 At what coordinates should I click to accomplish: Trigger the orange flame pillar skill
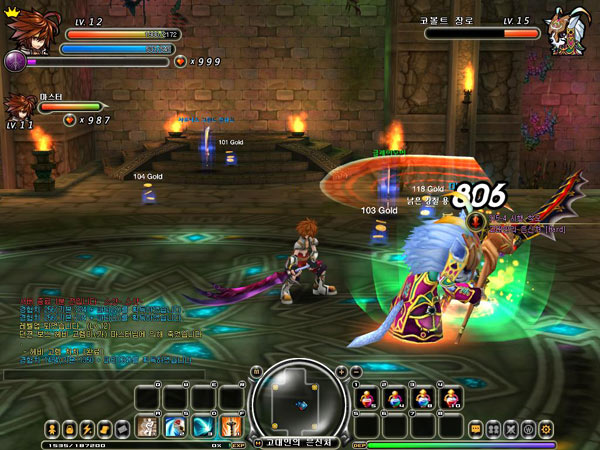click(230, 427)
